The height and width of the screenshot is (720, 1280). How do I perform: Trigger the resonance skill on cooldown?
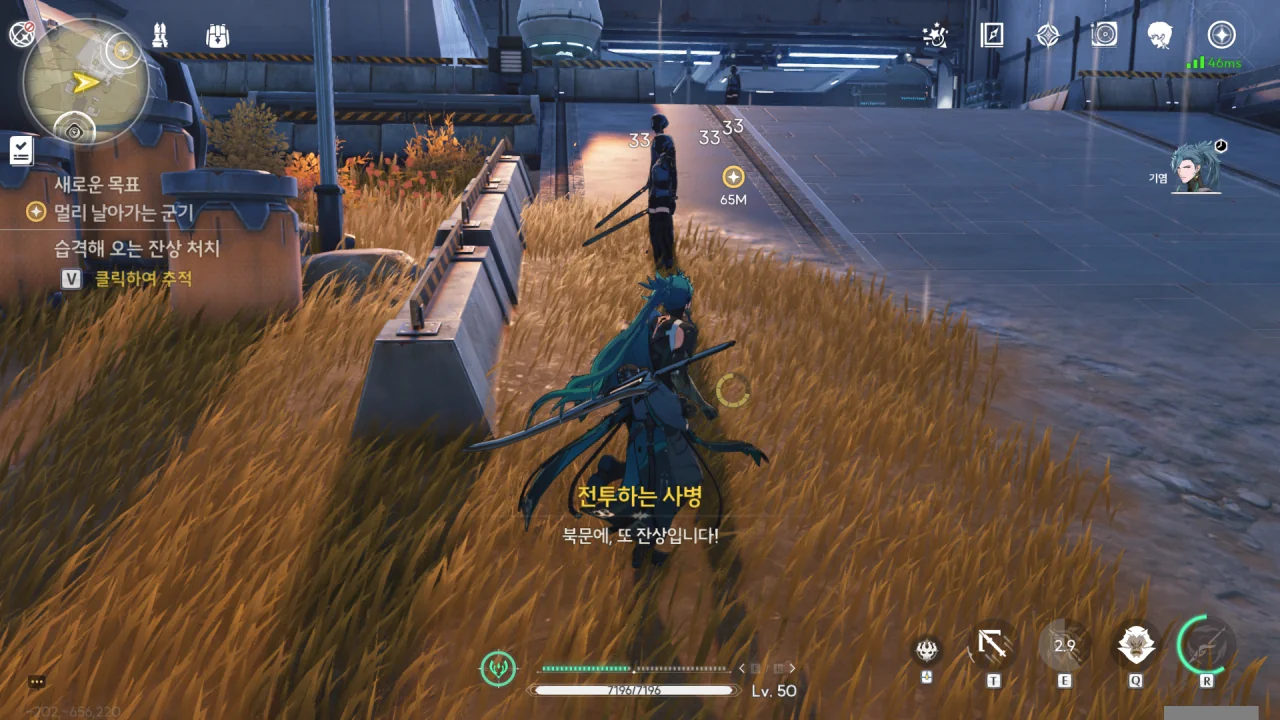(1064, 645)
